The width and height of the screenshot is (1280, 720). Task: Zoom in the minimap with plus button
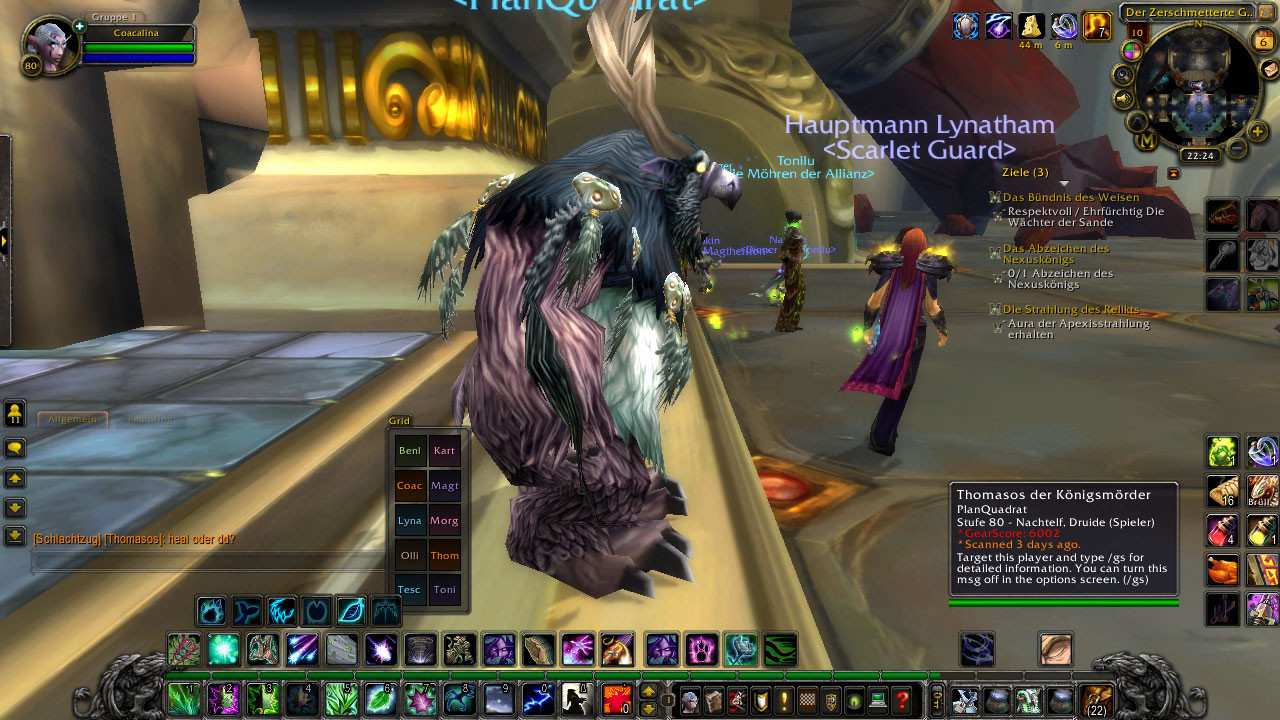(1257, 131)
